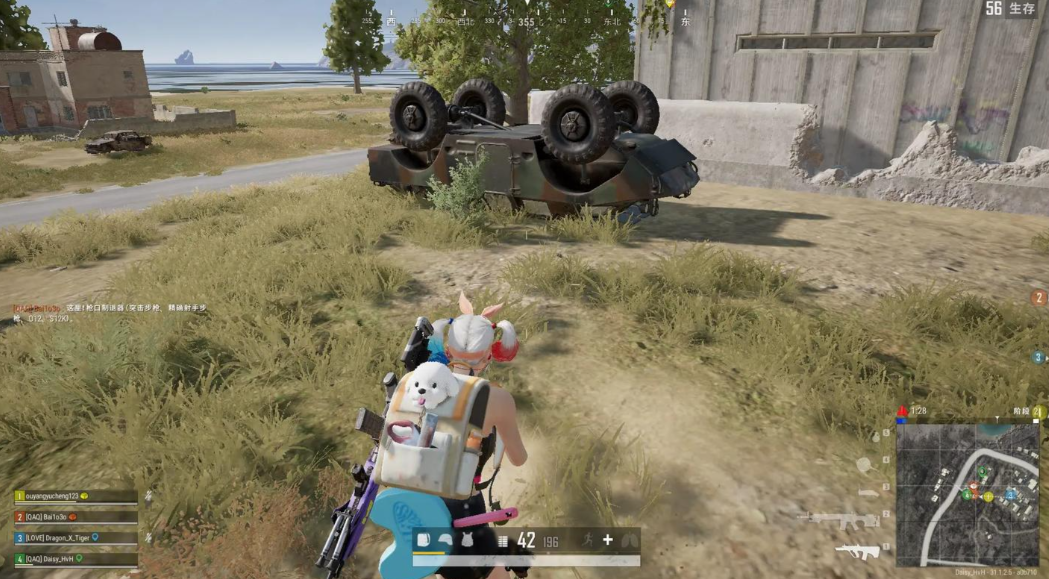Click the yellow teammate marker on minimap

pyautogui.click(x=988, y=496)
